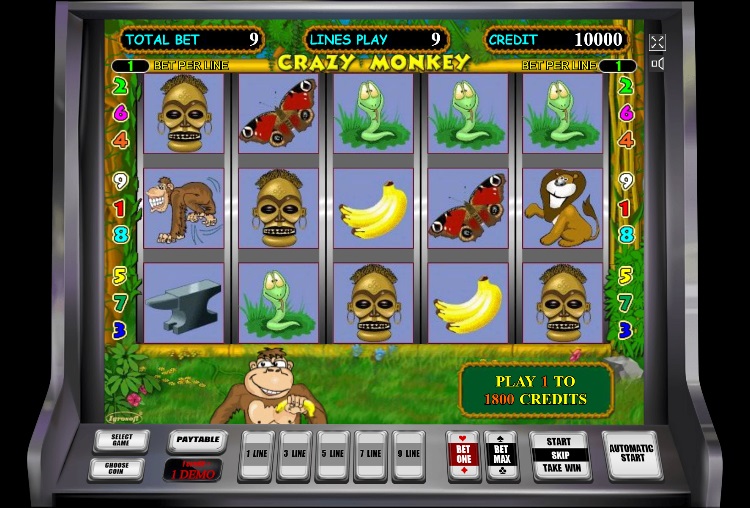Click the Choose Coin button
The image size is (750, 508).
tap(121, 468)
